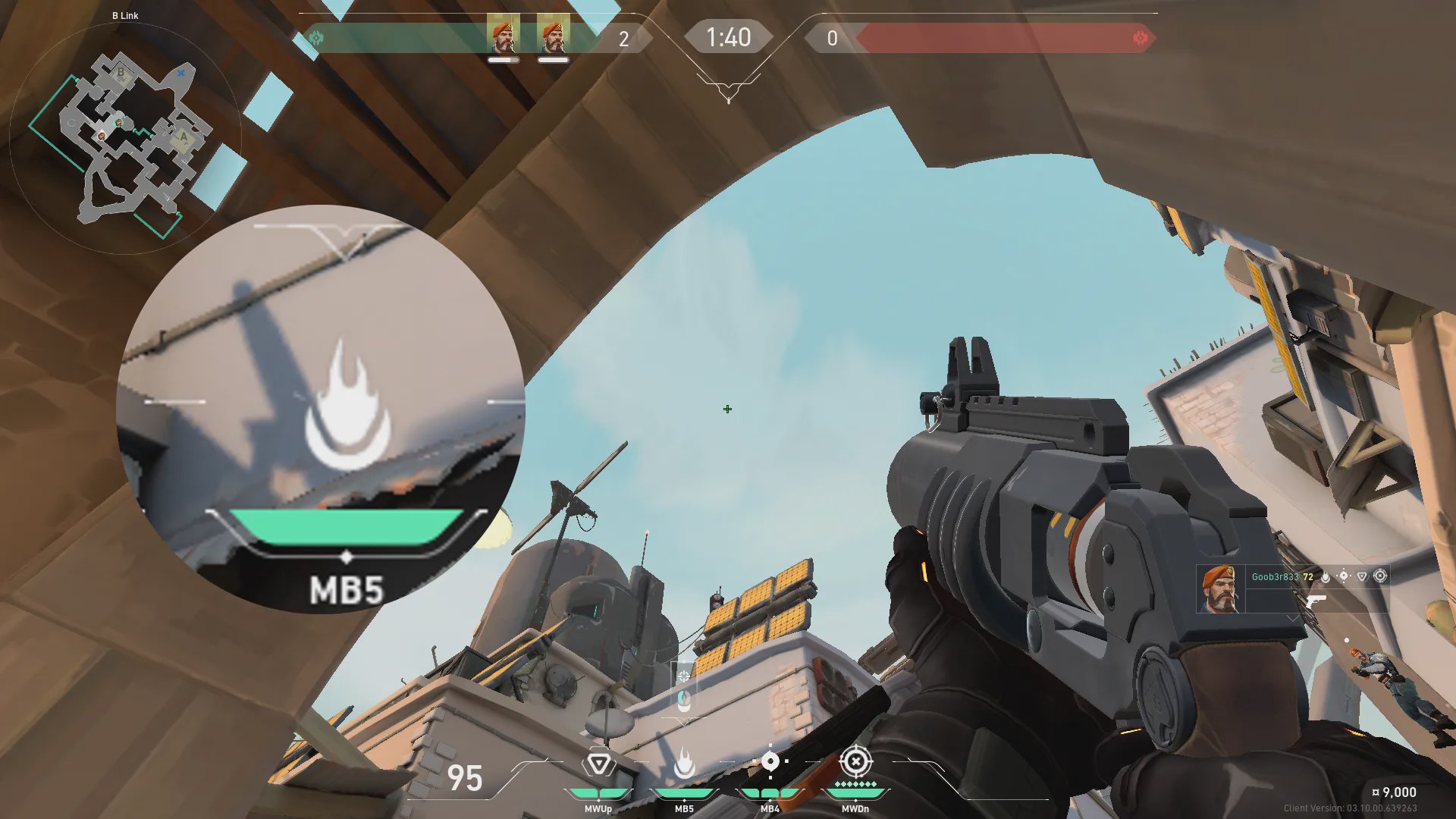Trigger the Orbital Strike ultimate labeled MWDn

[855, 761]
